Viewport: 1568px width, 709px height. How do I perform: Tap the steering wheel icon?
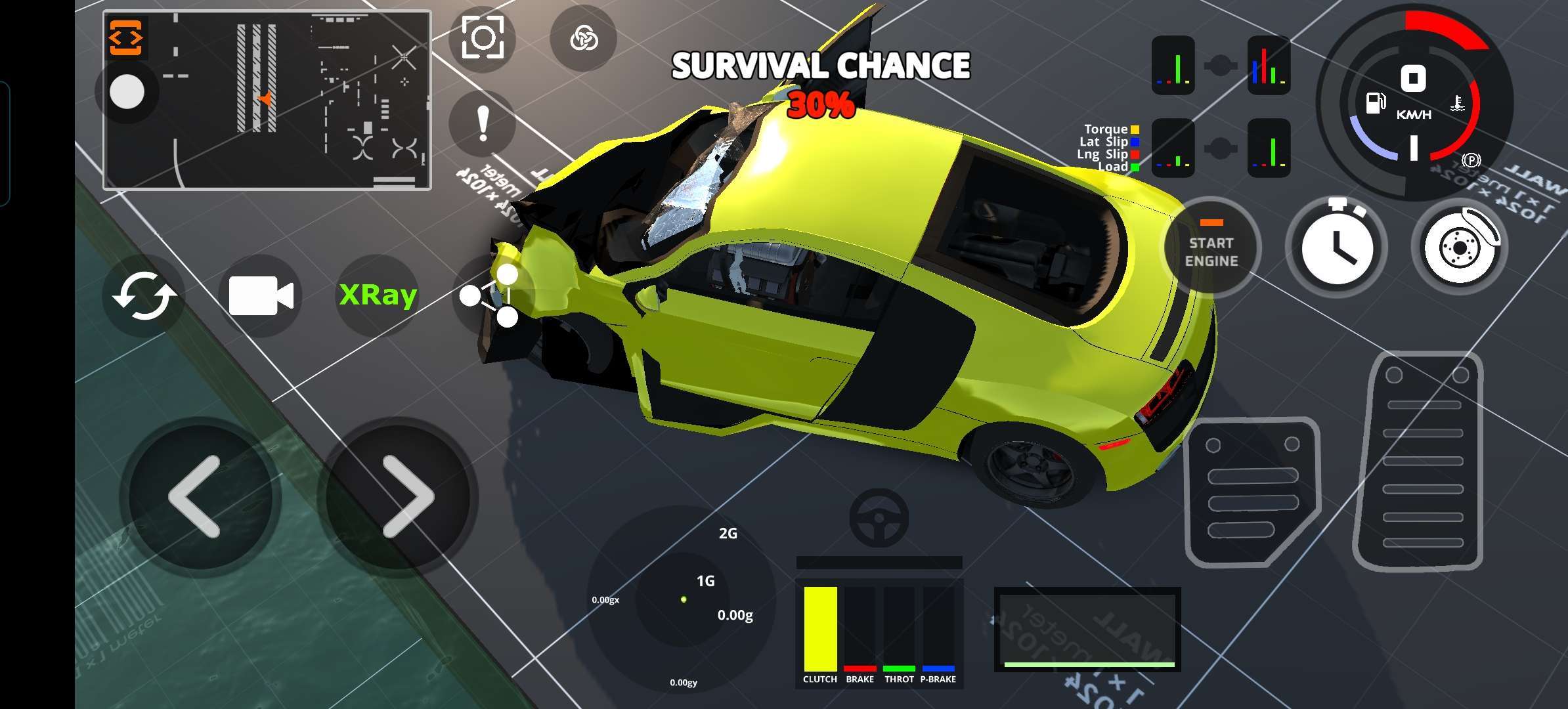coord(879,518)
